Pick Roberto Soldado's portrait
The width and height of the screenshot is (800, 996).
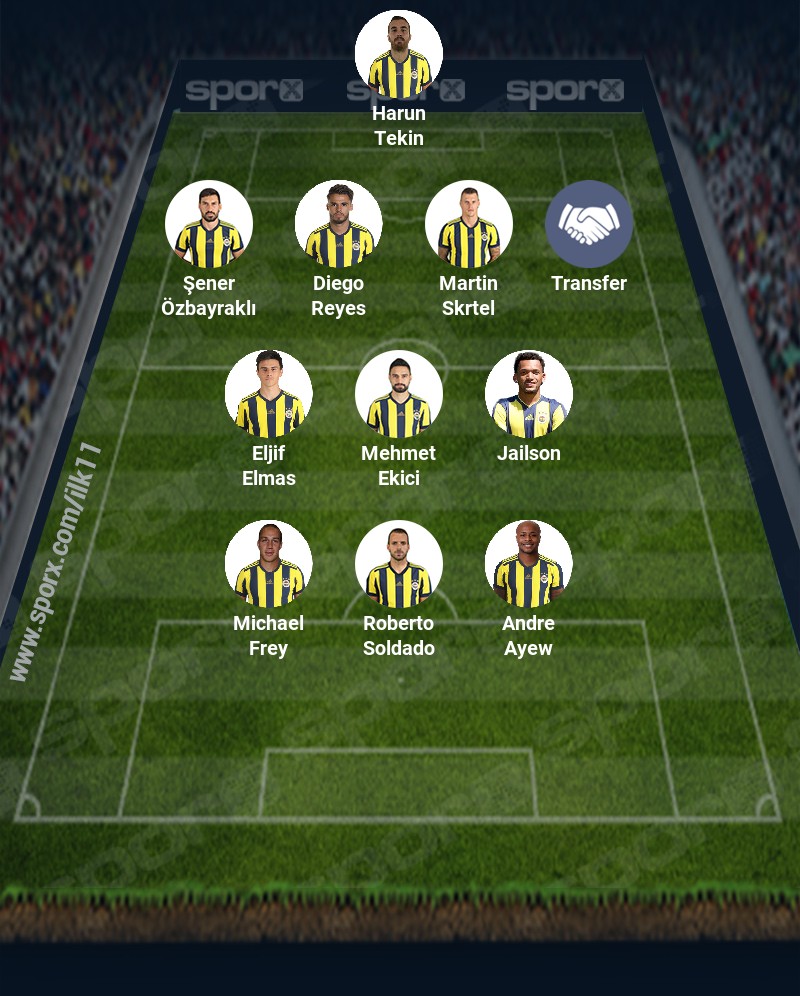tap(399, 564)
